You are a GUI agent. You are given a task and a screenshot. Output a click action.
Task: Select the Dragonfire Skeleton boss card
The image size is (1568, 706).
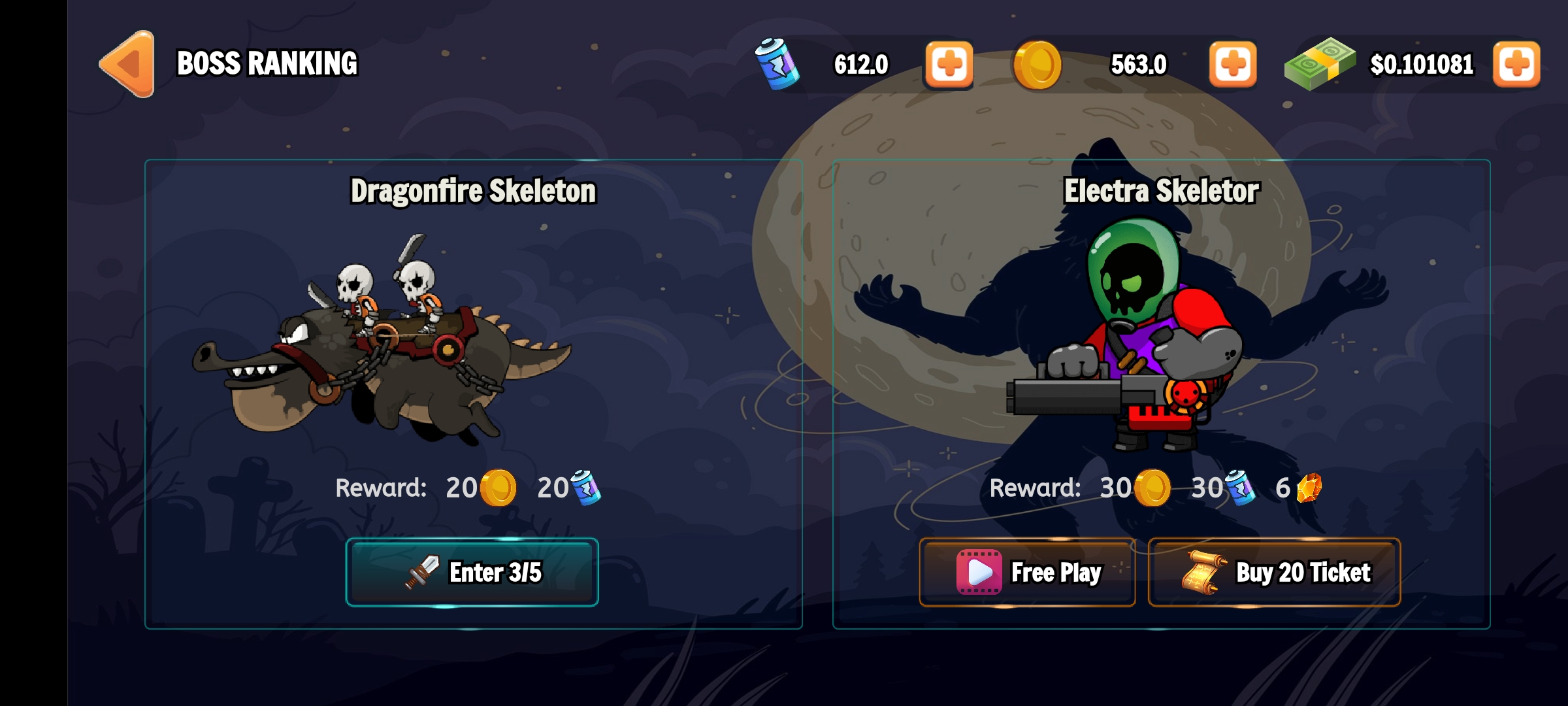tap(473, 340)
